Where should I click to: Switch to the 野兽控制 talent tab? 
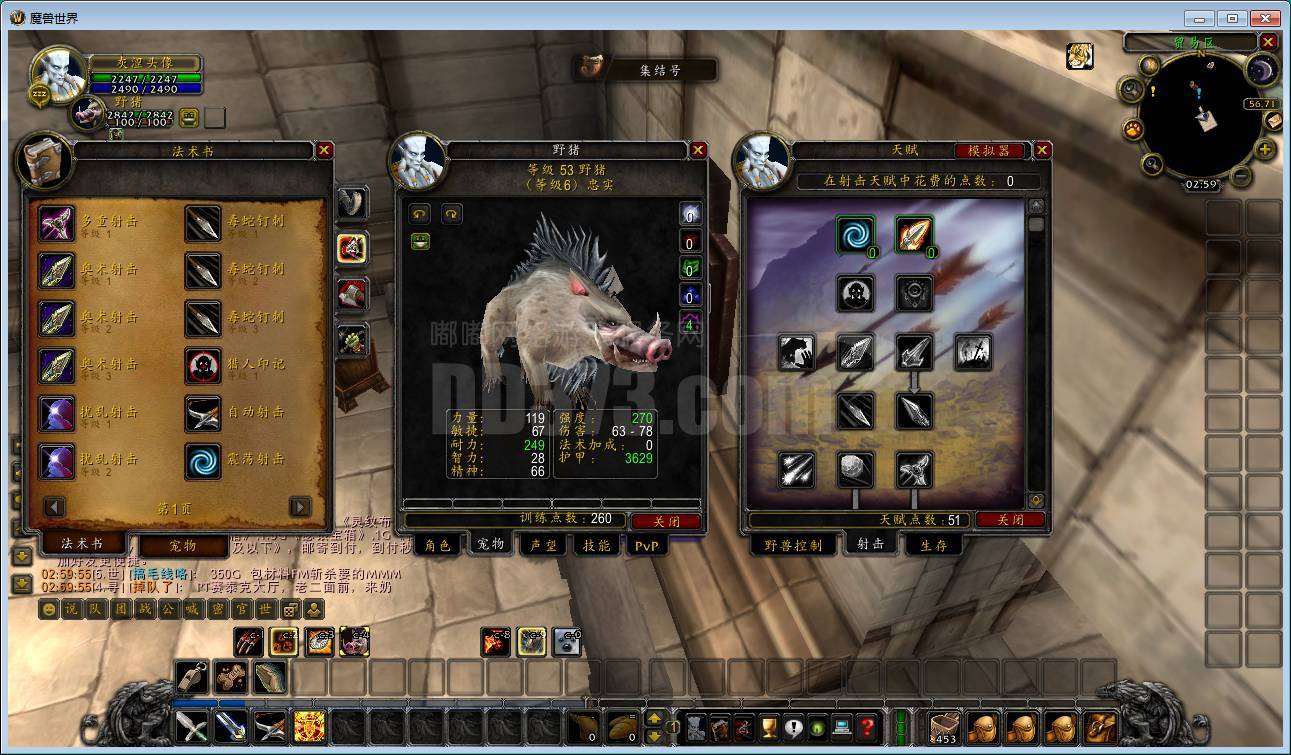[x=793, y=545]
